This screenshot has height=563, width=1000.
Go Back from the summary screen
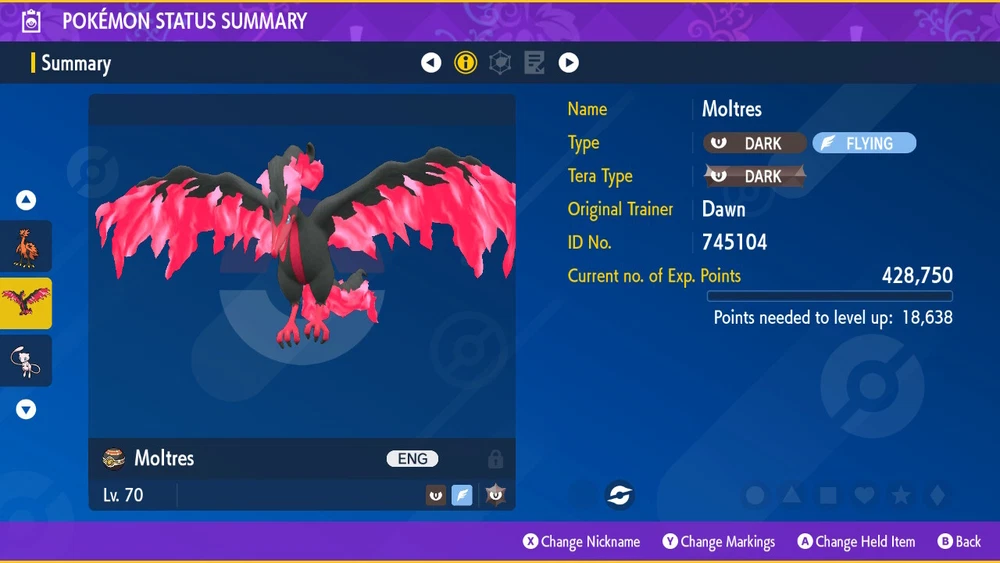pos(959,541)
